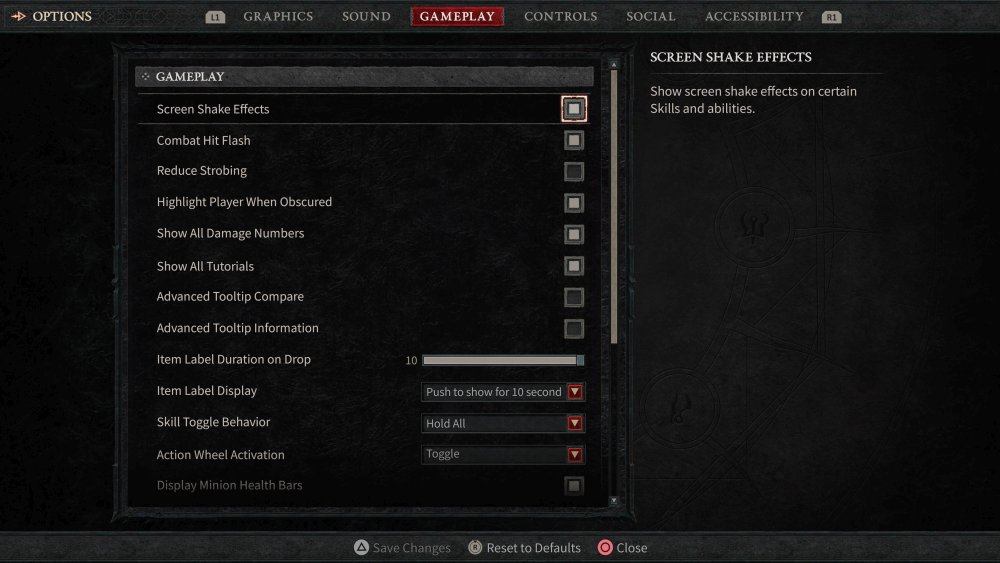
Task: Toggle the Show All Tutorials checkbox
Action: pos(574,266)
